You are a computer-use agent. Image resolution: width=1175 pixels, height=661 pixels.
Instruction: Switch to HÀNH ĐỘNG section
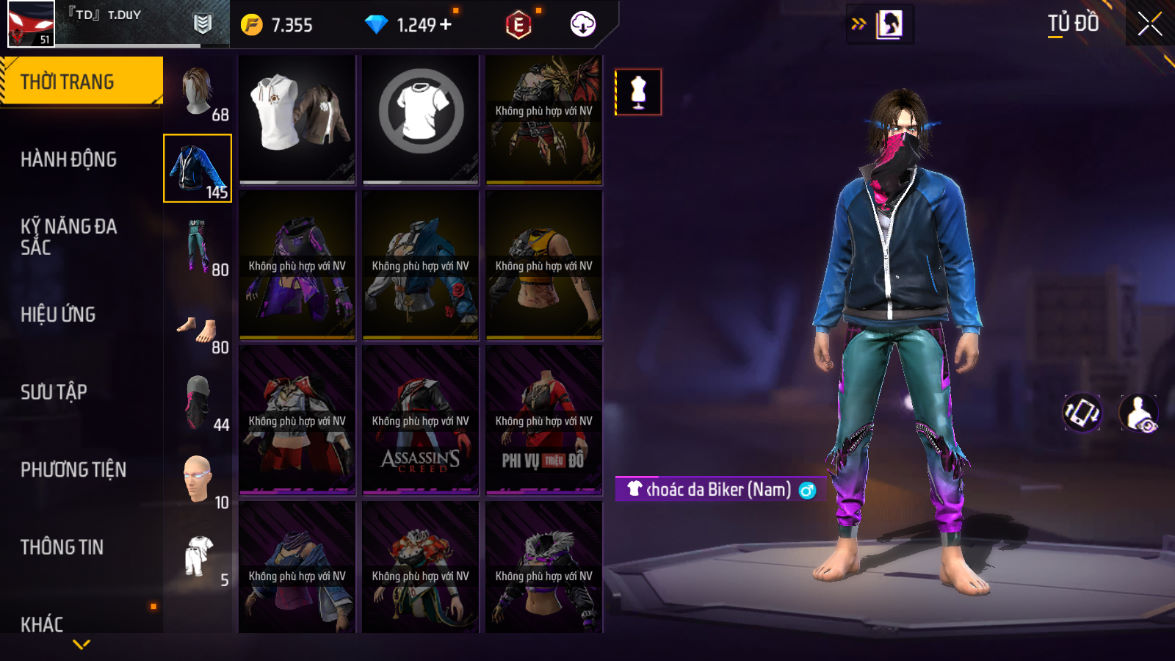coord(69,159)
